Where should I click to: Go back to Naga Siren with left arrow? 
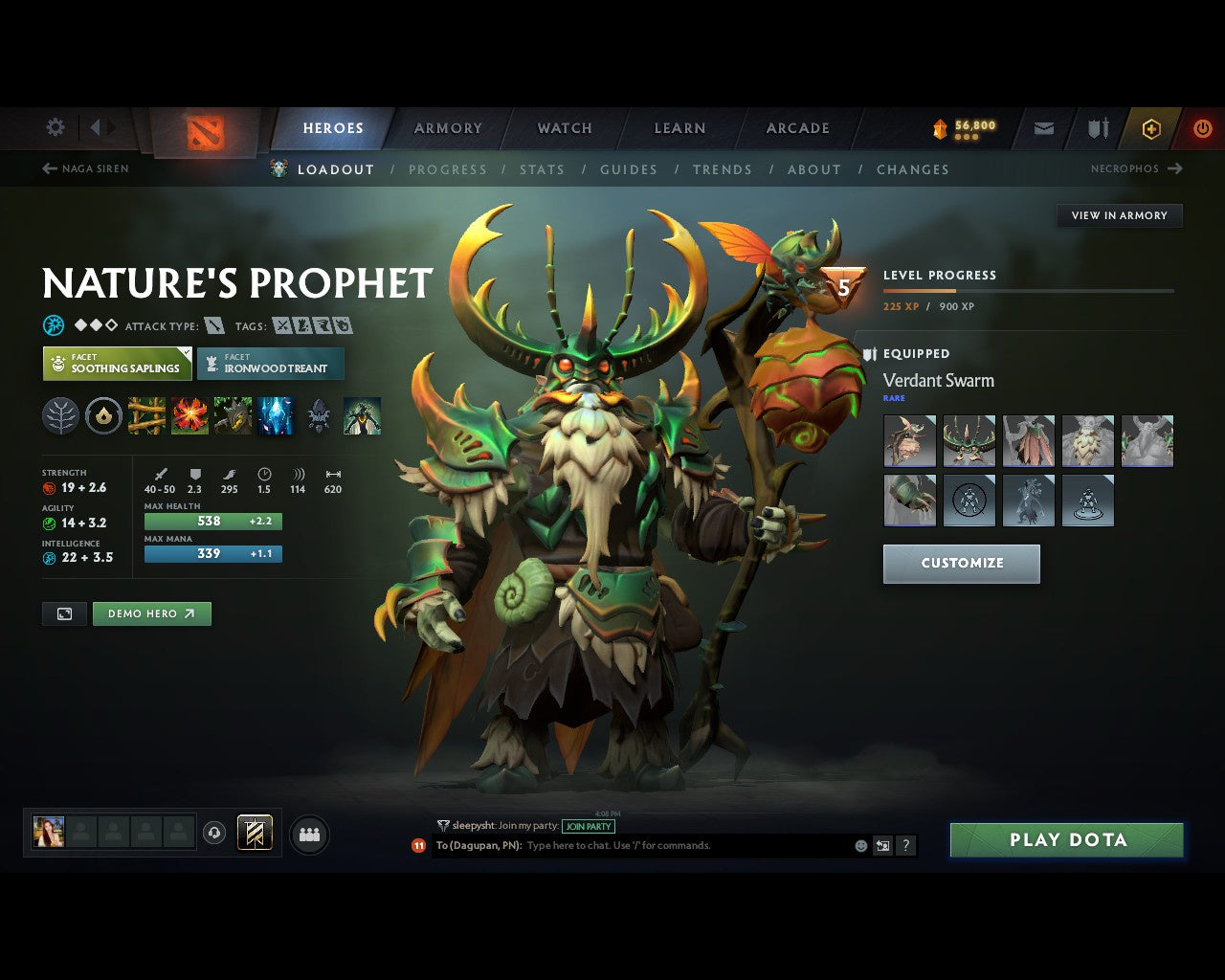click(x=48, y=168)
